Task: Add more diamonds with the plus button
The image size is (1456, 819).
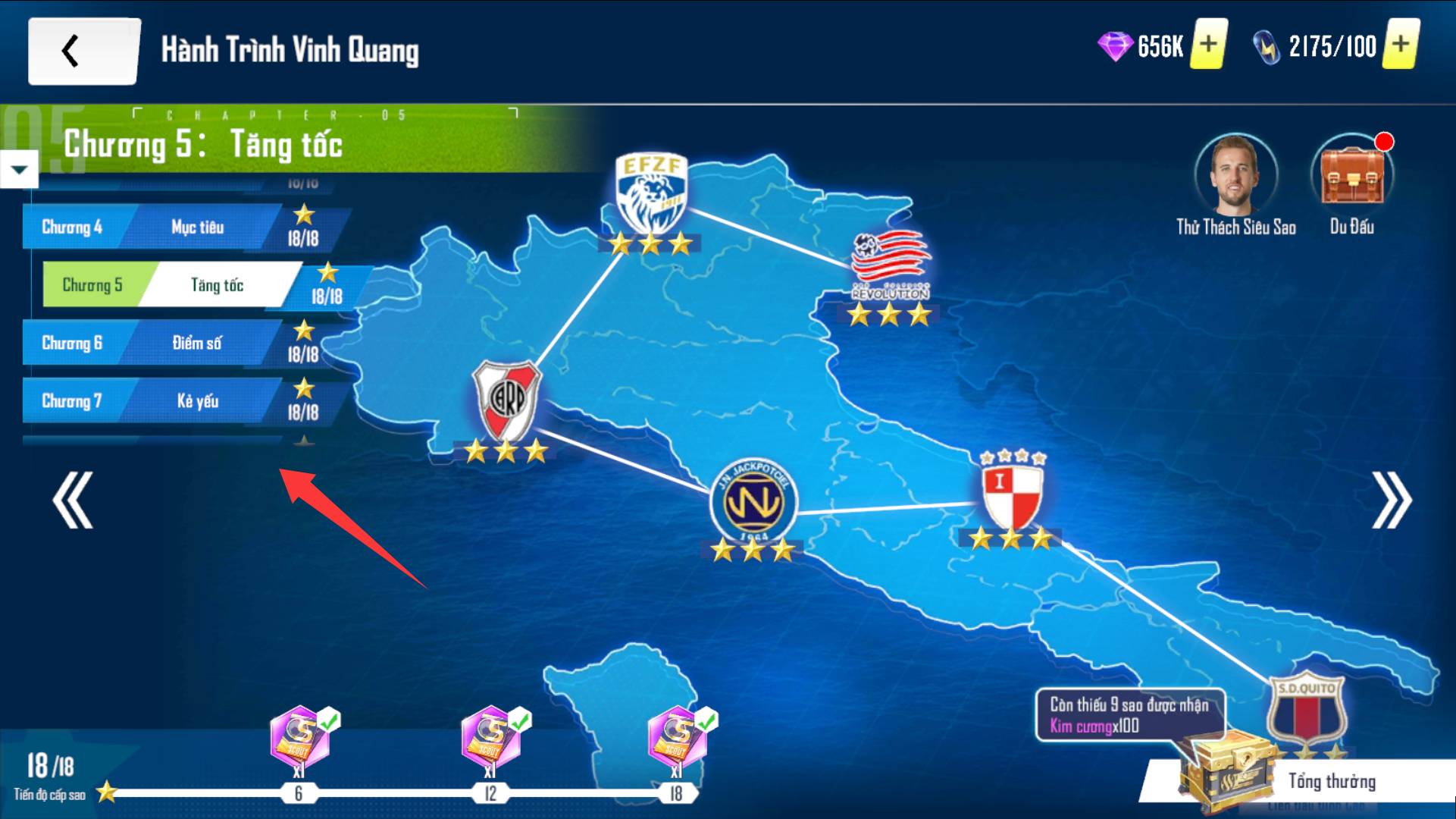Action: [1208, 45]
